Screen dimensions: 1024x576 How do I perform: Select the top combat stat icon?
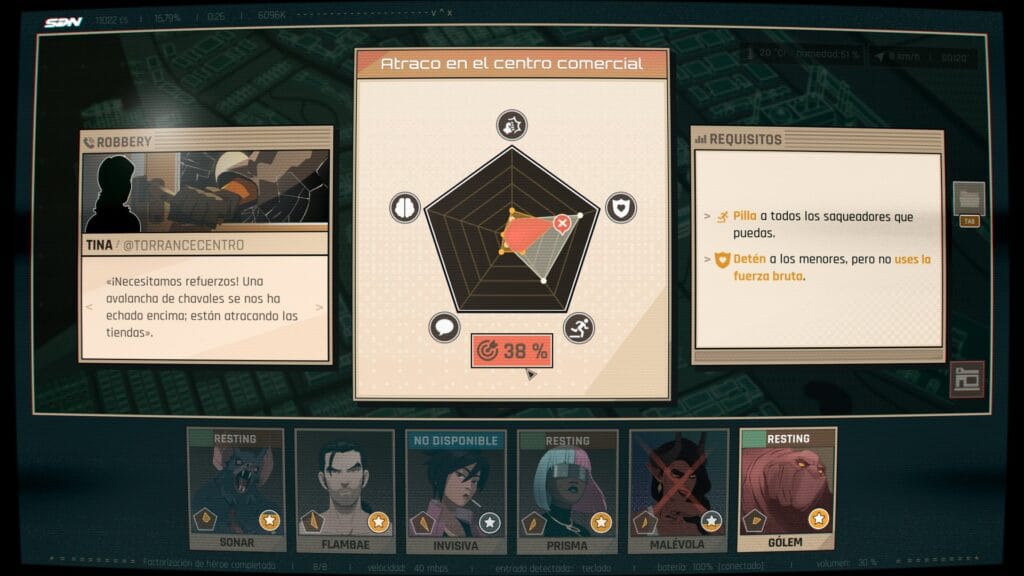coord(512,125)
